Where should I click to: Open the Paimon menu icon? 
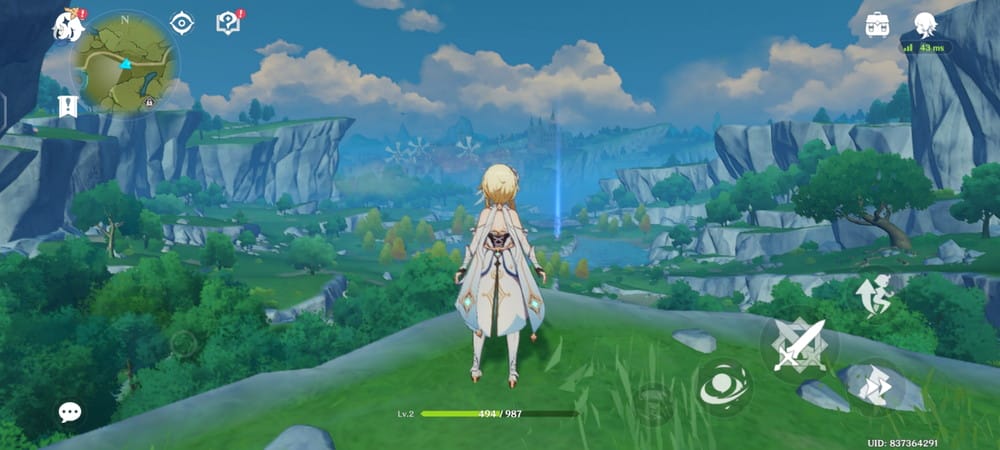[x=69, y=25]
